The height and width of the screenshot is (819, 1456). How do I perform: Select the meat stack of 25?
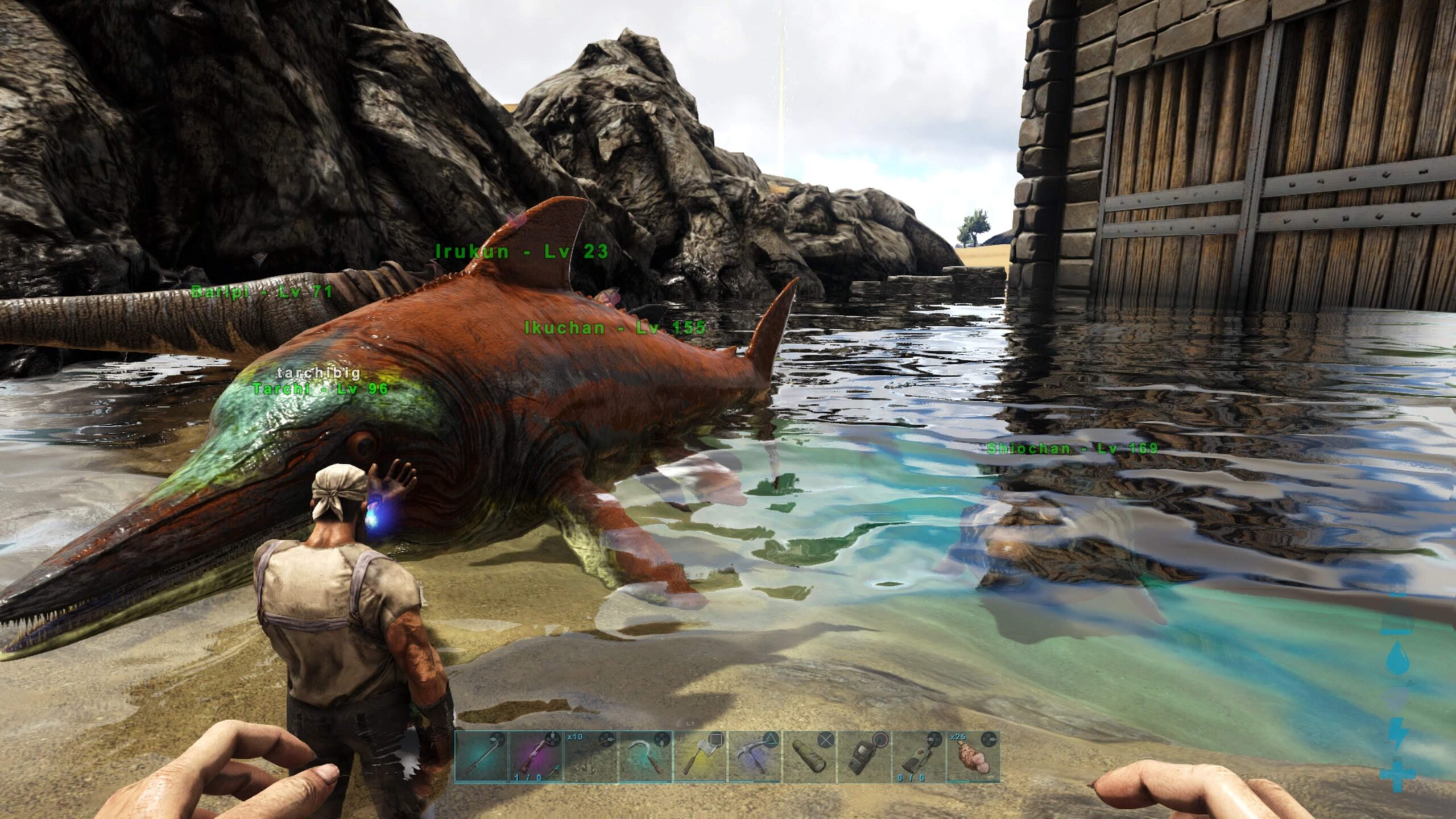[973, 756]
